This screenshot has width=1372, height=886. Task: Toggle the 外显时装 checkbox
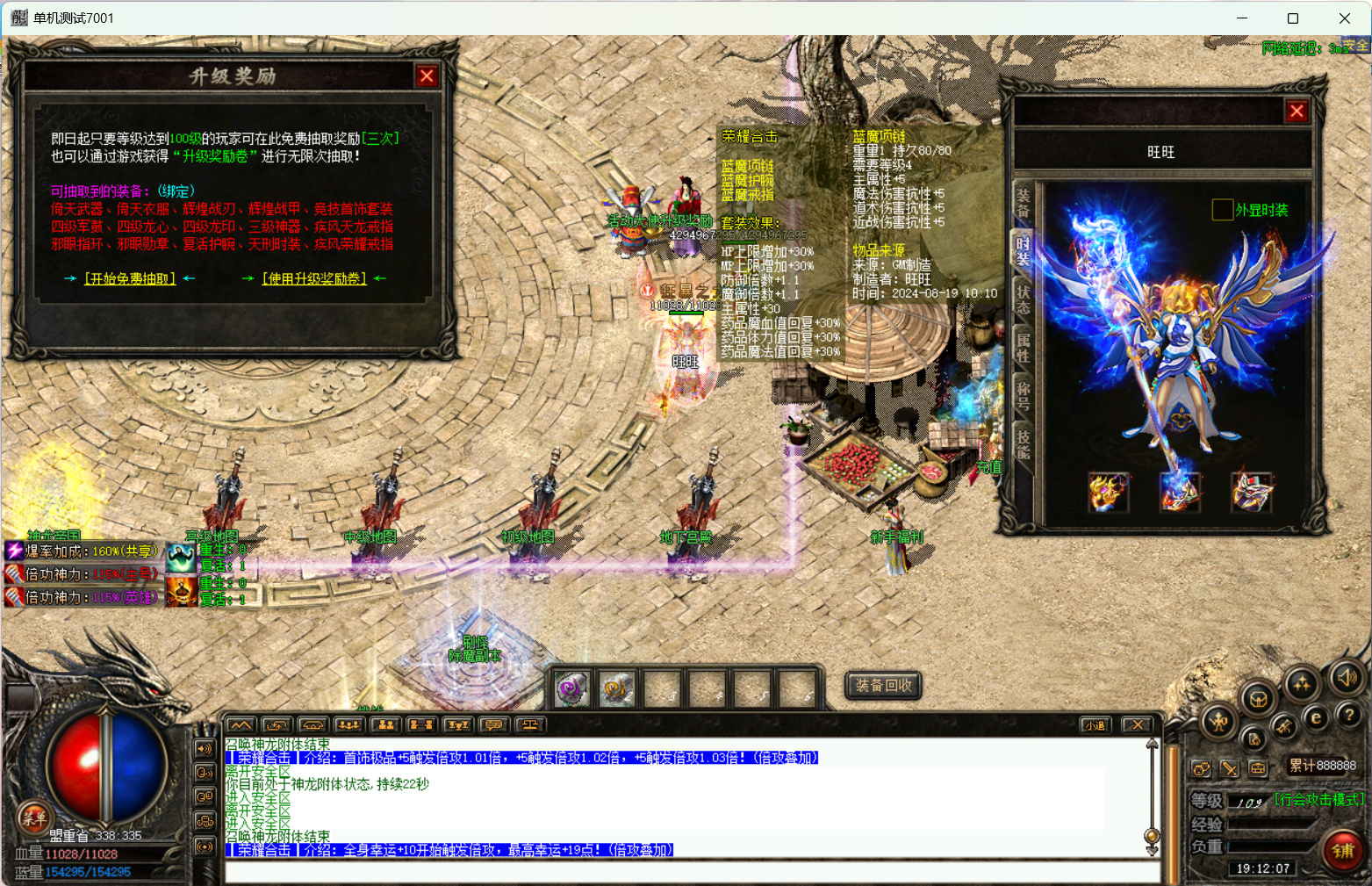(x=1222, y=210)
